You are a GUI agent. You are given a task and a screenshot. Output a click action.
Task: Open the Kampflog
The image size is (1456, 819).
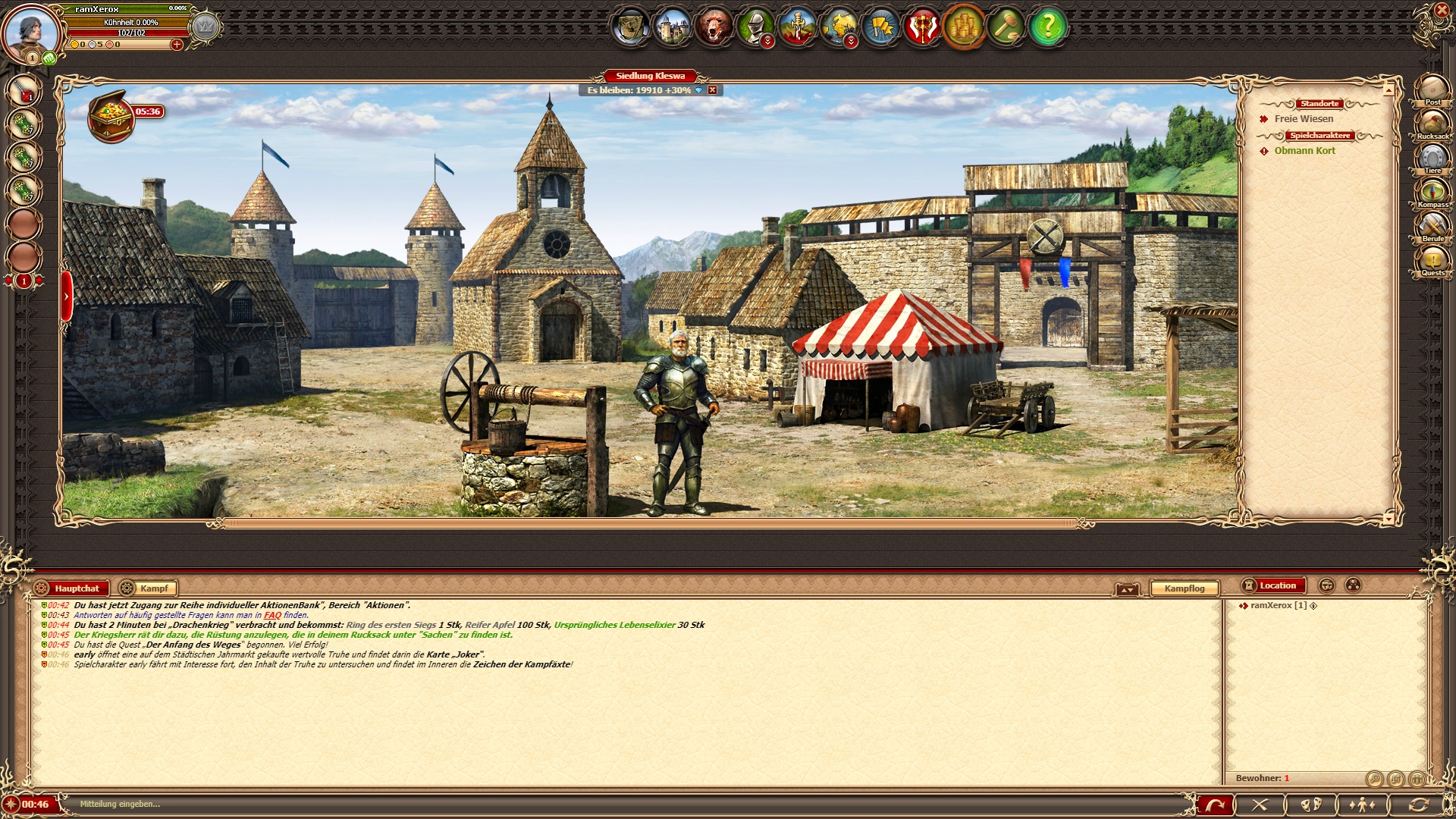coord(1184,588)
